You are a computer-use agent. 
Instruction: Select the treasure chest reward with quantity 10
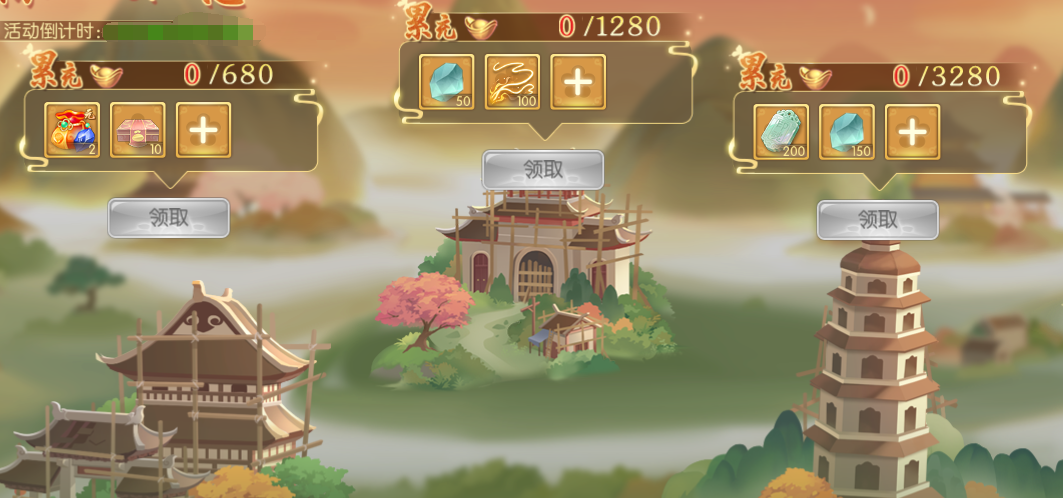138,130
